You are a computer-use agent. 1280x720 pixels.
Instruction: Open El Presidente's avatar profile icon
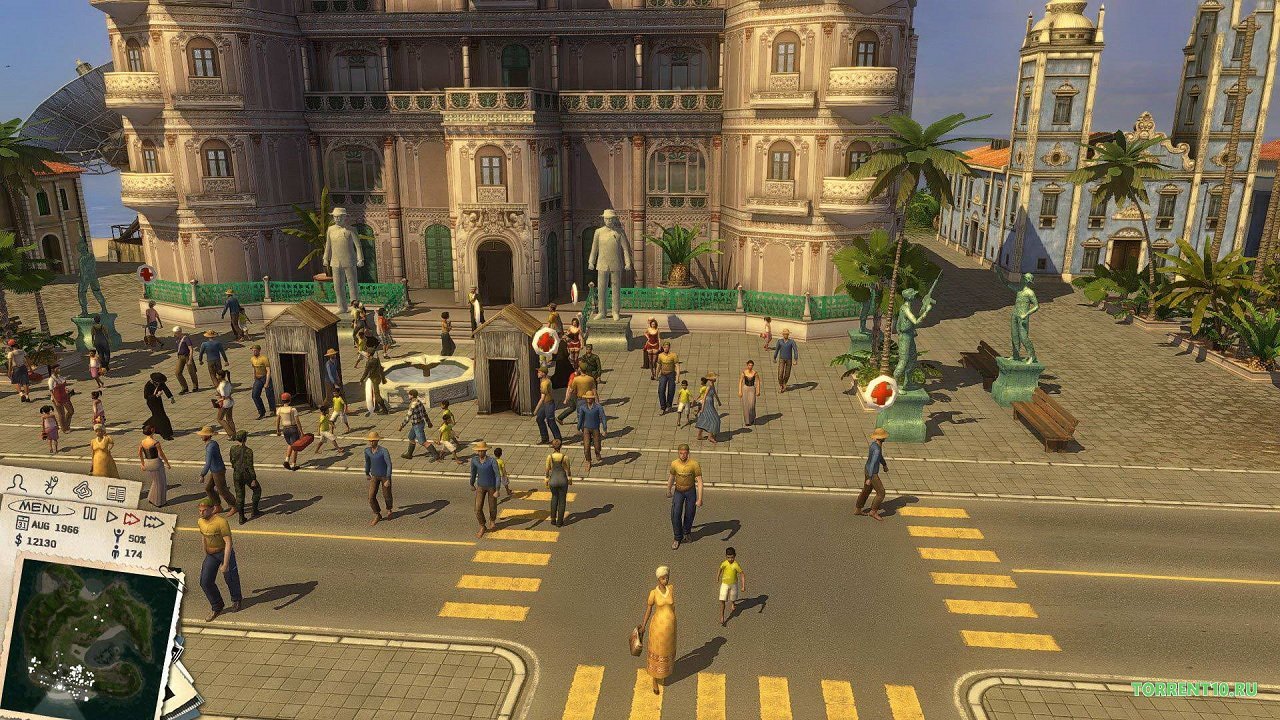click(18, 484)
